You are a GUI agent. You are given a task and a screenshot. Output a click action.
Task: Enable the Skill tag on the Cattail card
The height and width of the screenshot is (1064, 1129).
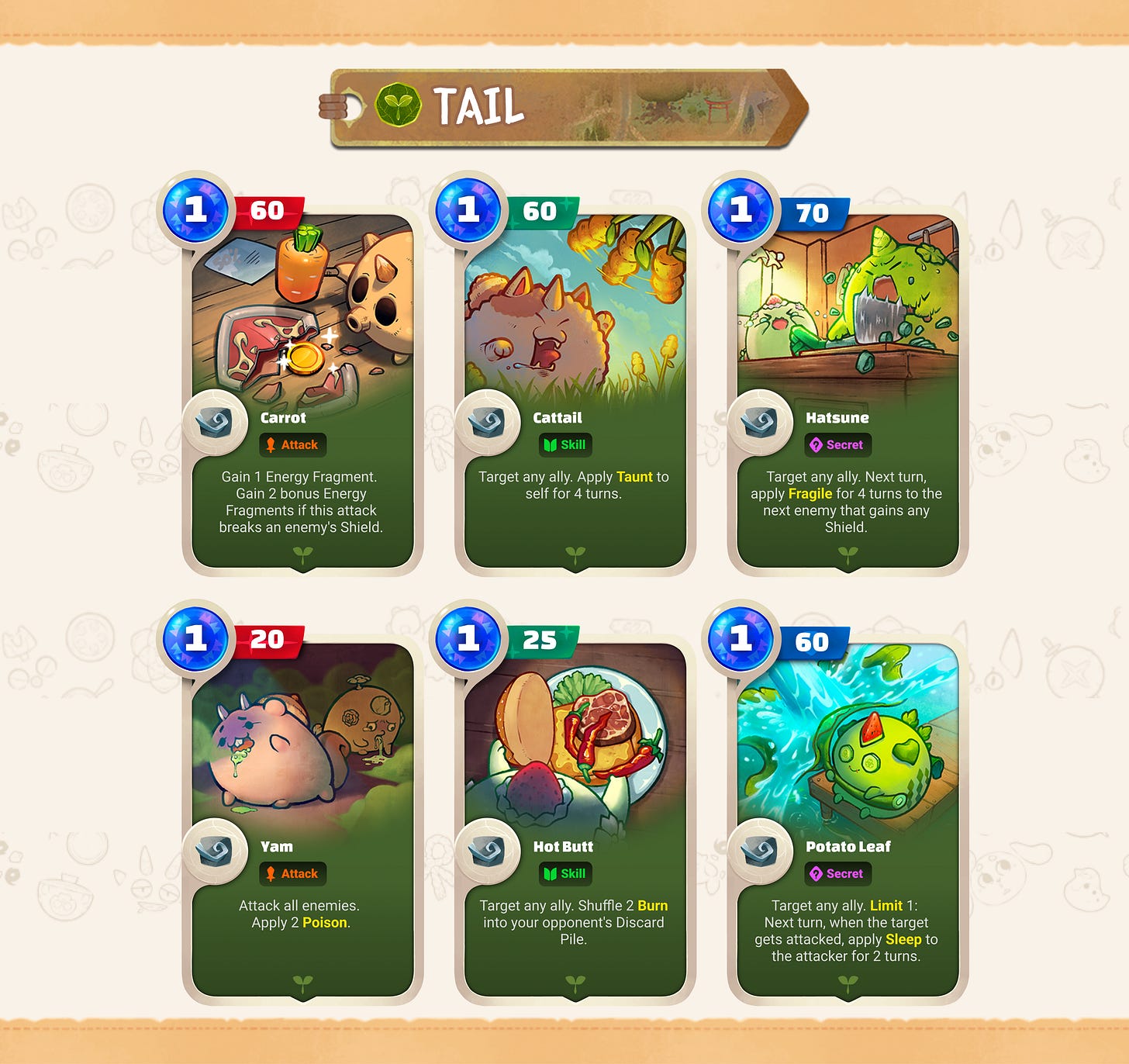coord(567,445)
